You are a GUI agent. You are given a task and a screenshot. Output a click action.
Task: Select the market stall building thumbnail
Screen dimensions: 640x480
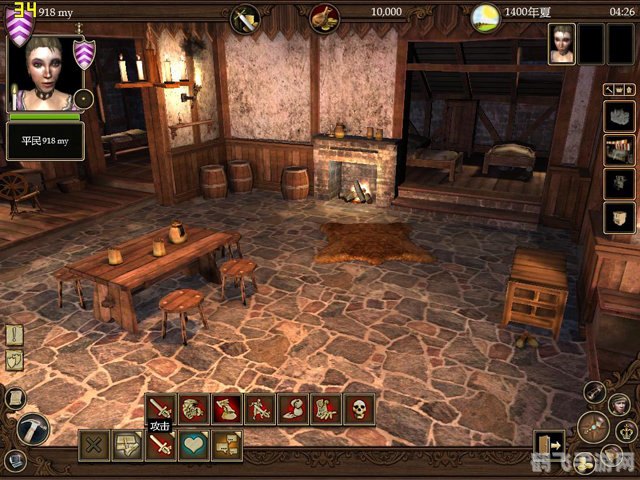pyautogui.click(x=619, y=150)
